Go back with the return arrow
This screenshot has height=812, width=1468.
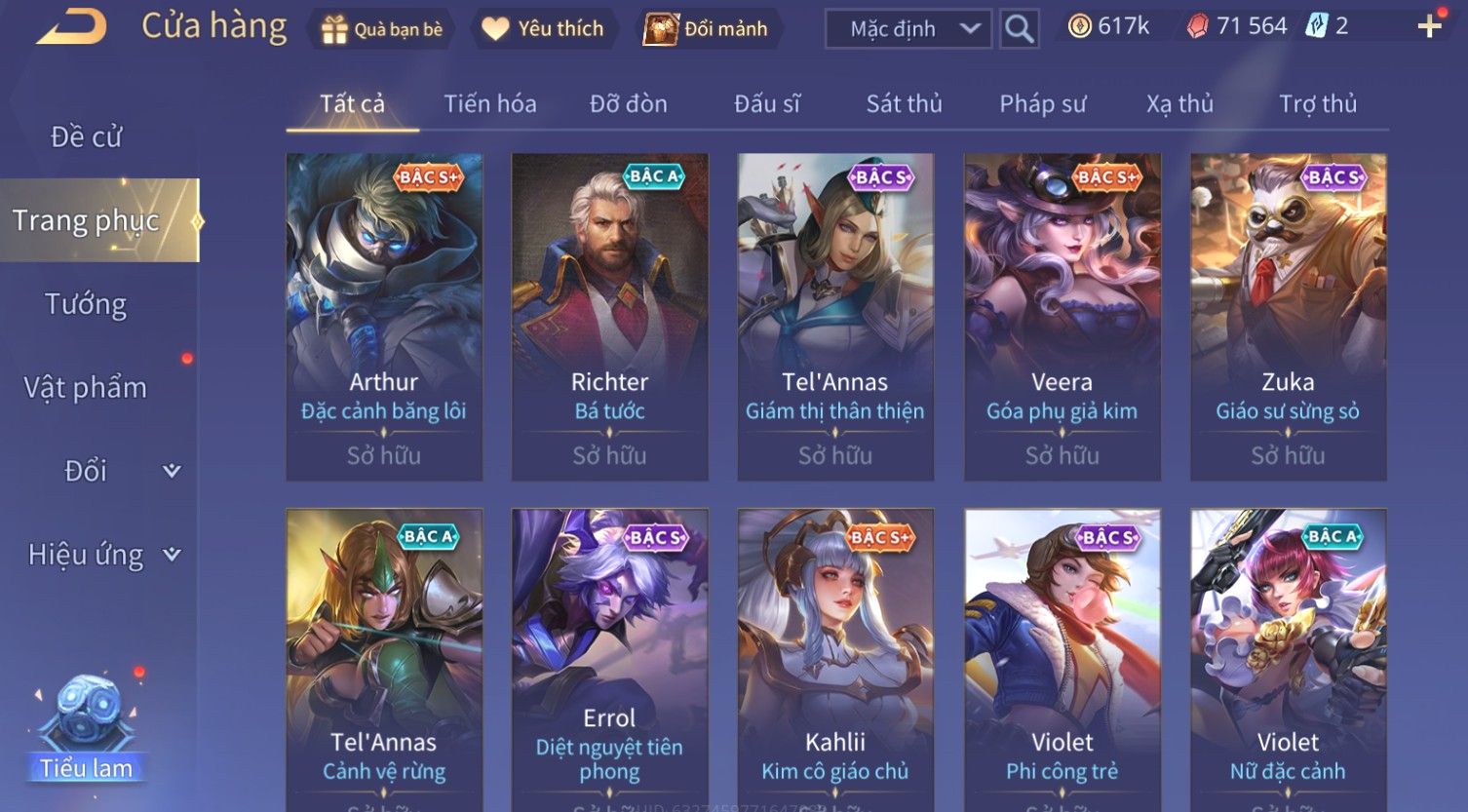point(72,27)
